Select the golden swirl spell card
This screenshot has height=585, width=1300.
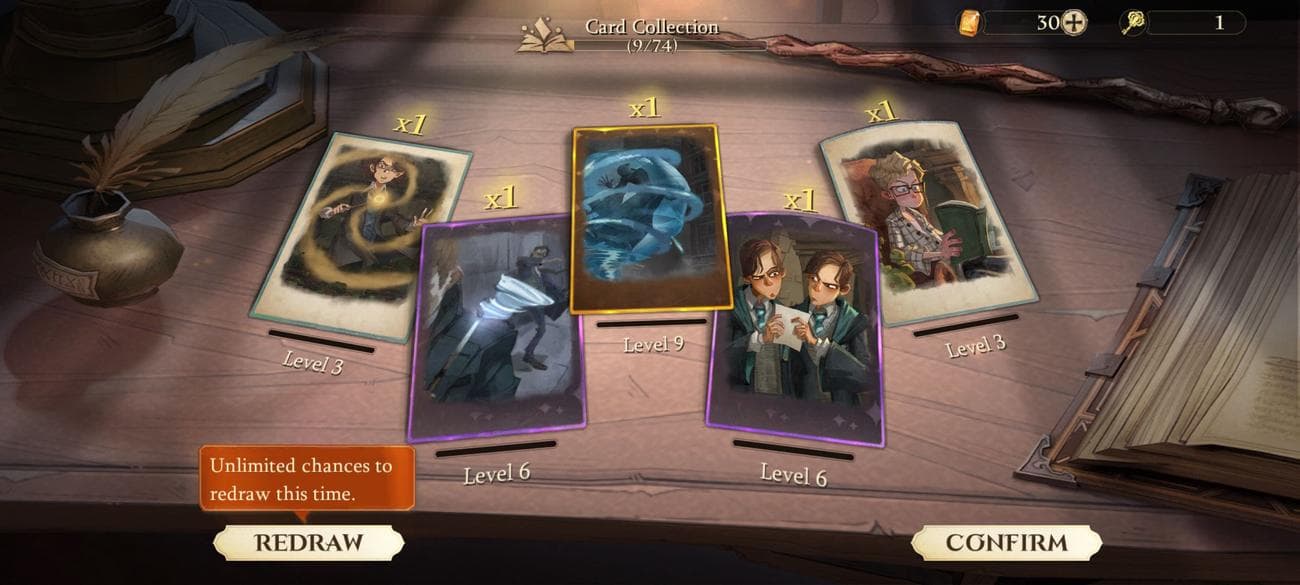tap(360, 236)
